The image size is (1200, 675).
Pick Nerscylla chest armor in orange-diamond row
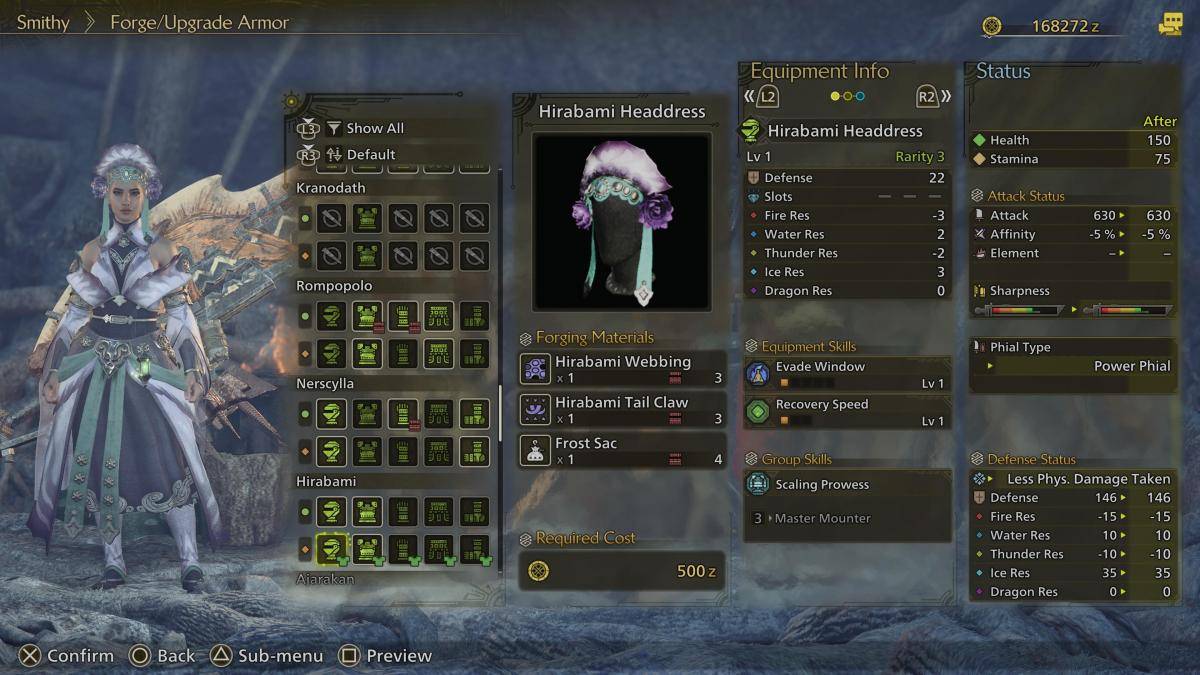(367, 451)
